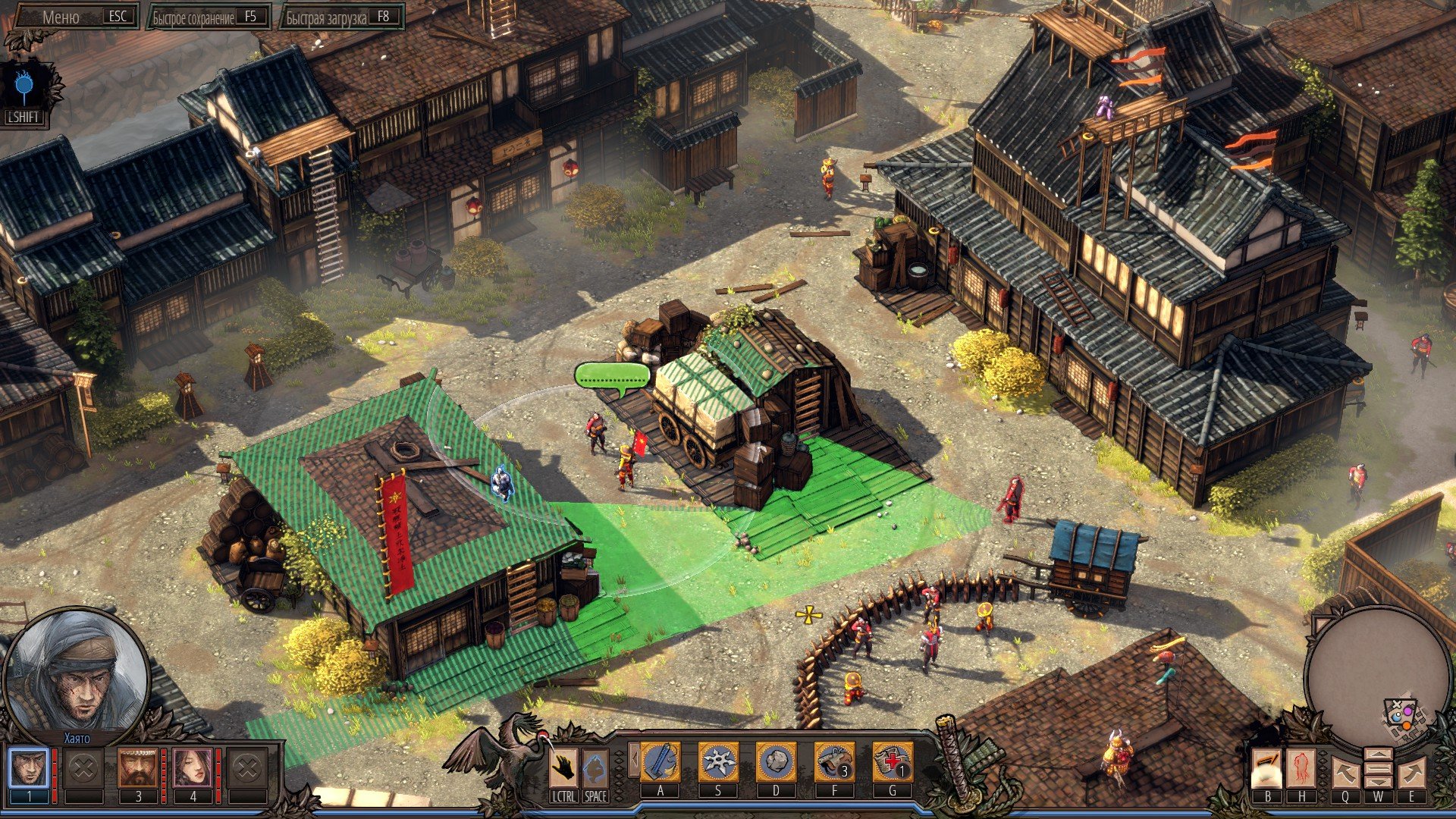Click Быстрое сохранение quick save button
Viewport: 1456px width, 819px height.
[x=206, y=17]
